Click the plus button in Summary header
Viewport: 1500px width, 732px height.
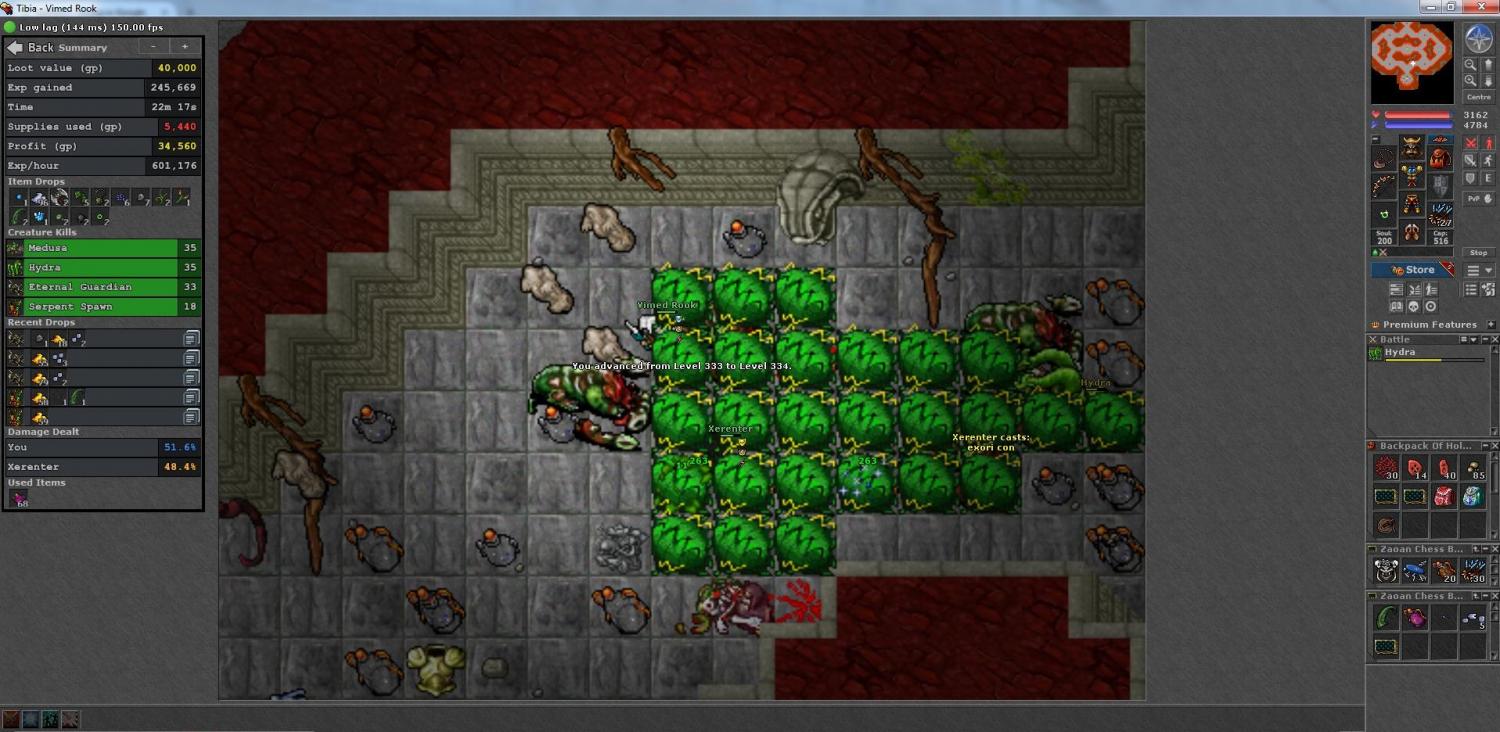(x=184, y=47)
